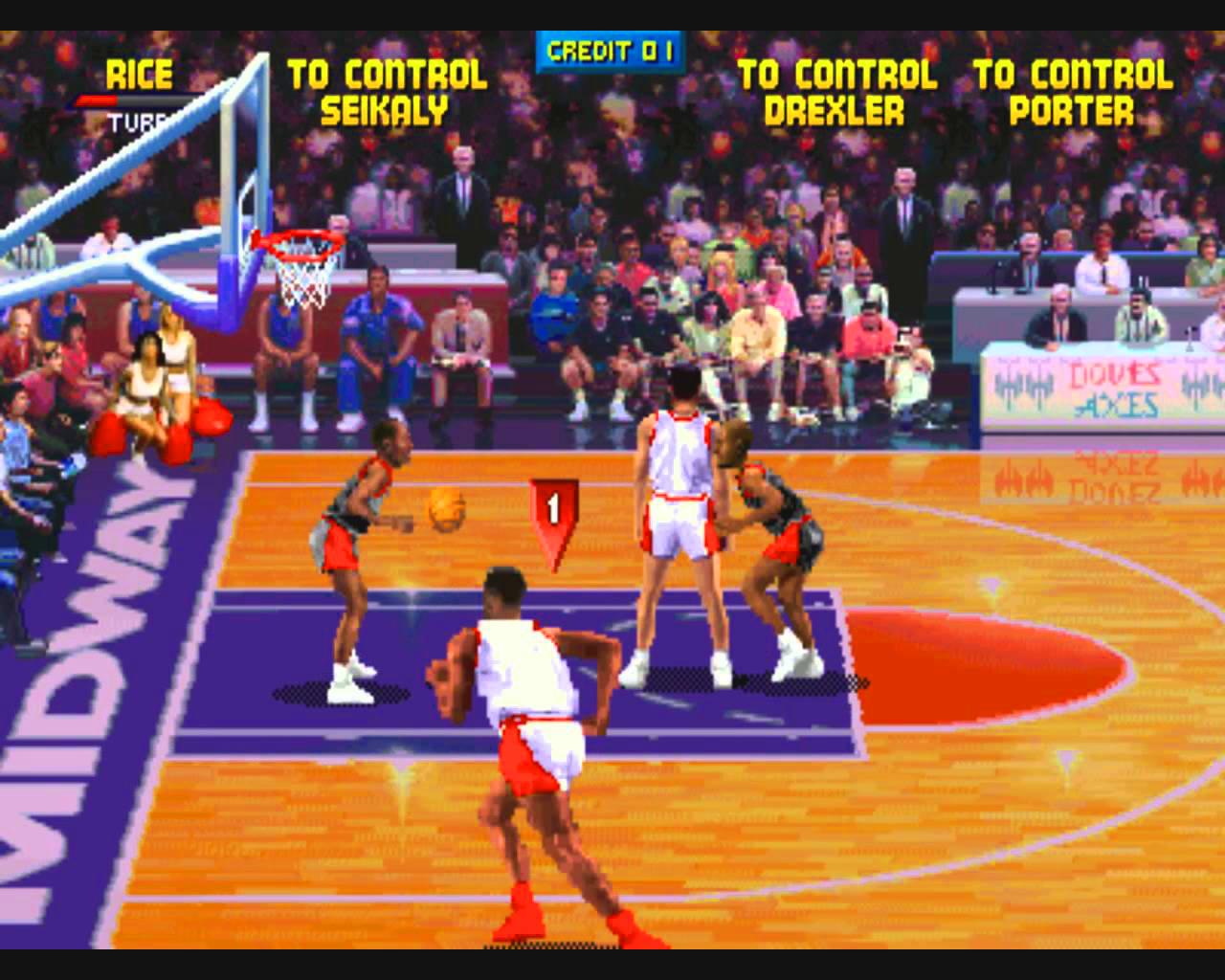
Task: Click the RICE player name label
Action: click(141, 74)
